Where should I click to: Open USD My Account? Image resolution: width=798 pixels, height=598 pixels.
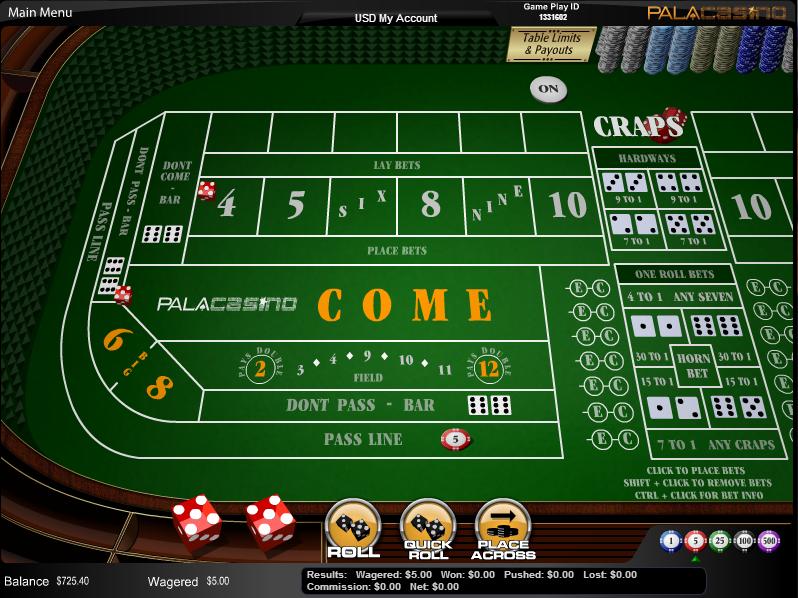point(396,18)
